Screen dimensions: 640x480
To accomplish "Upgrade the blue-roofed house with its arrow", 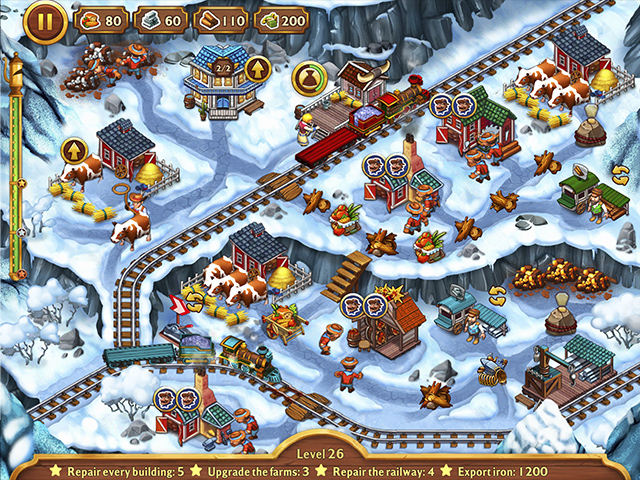I will tap(257, 69).
